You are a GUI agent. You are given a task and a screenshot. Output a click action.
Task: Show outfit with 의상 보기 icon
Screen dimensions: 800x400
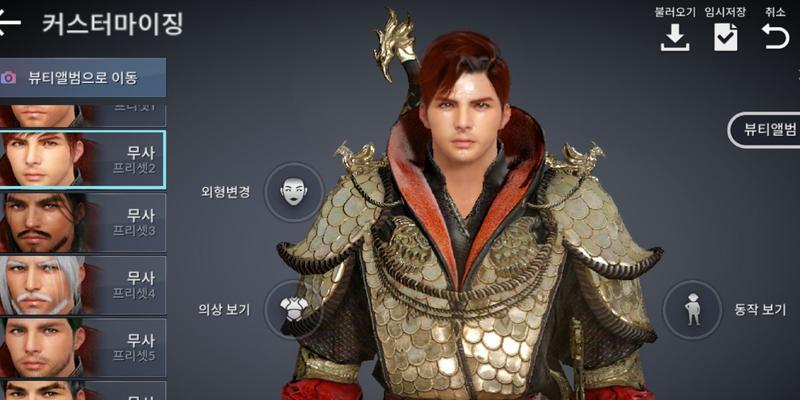pos(293,309)
